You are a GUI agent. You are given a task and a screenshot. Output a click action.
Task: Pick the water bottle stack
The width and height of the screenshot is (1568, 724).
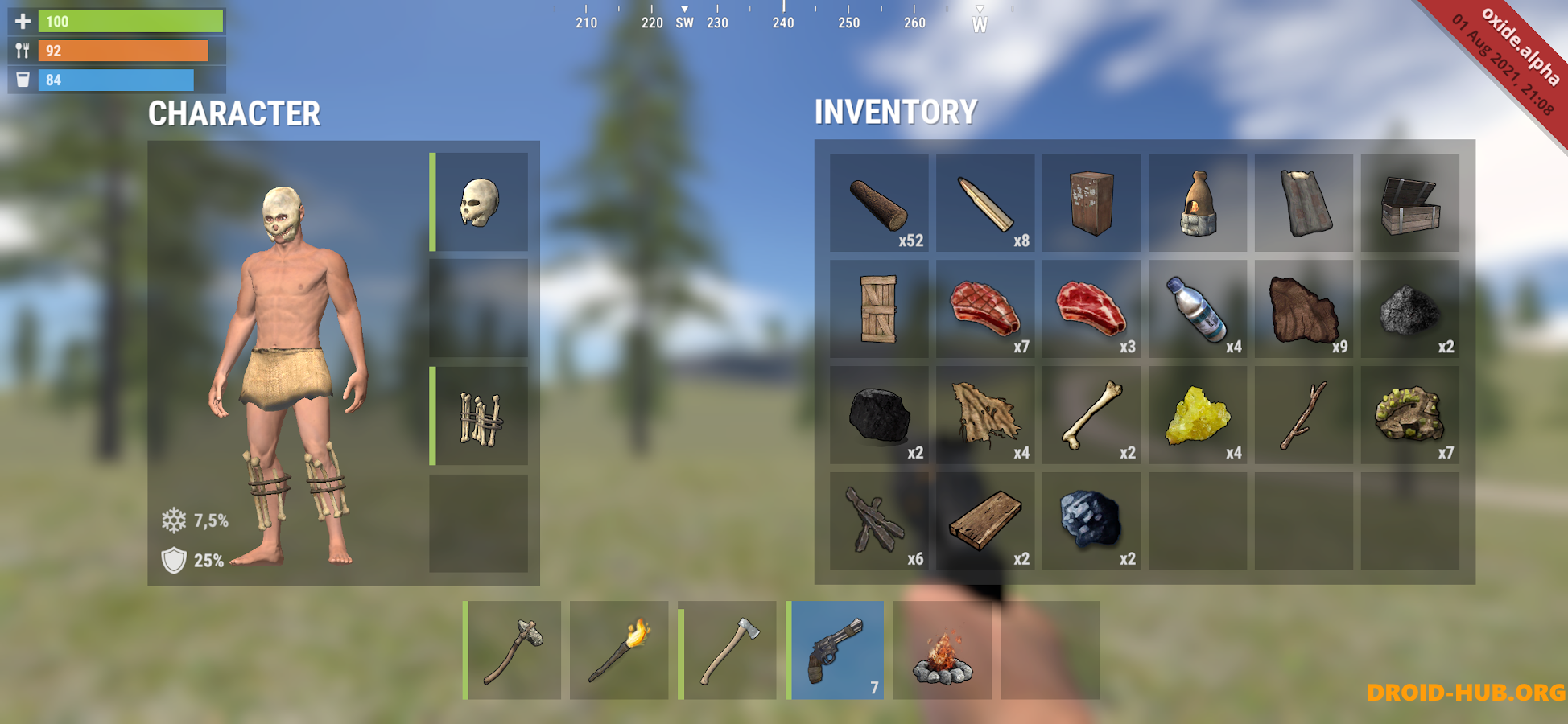click(x=1198, y=310)
